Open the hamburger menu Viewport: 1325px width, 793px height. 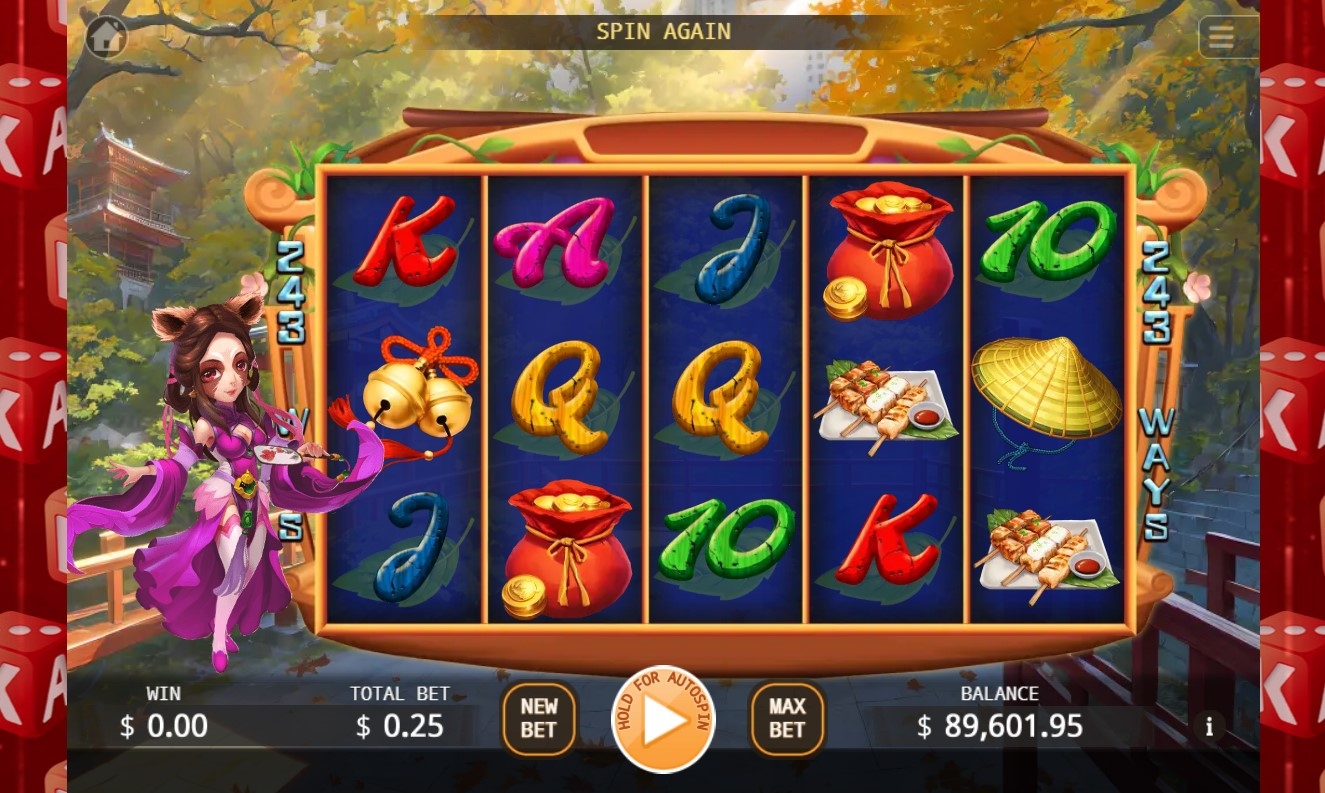(1221, 38)
